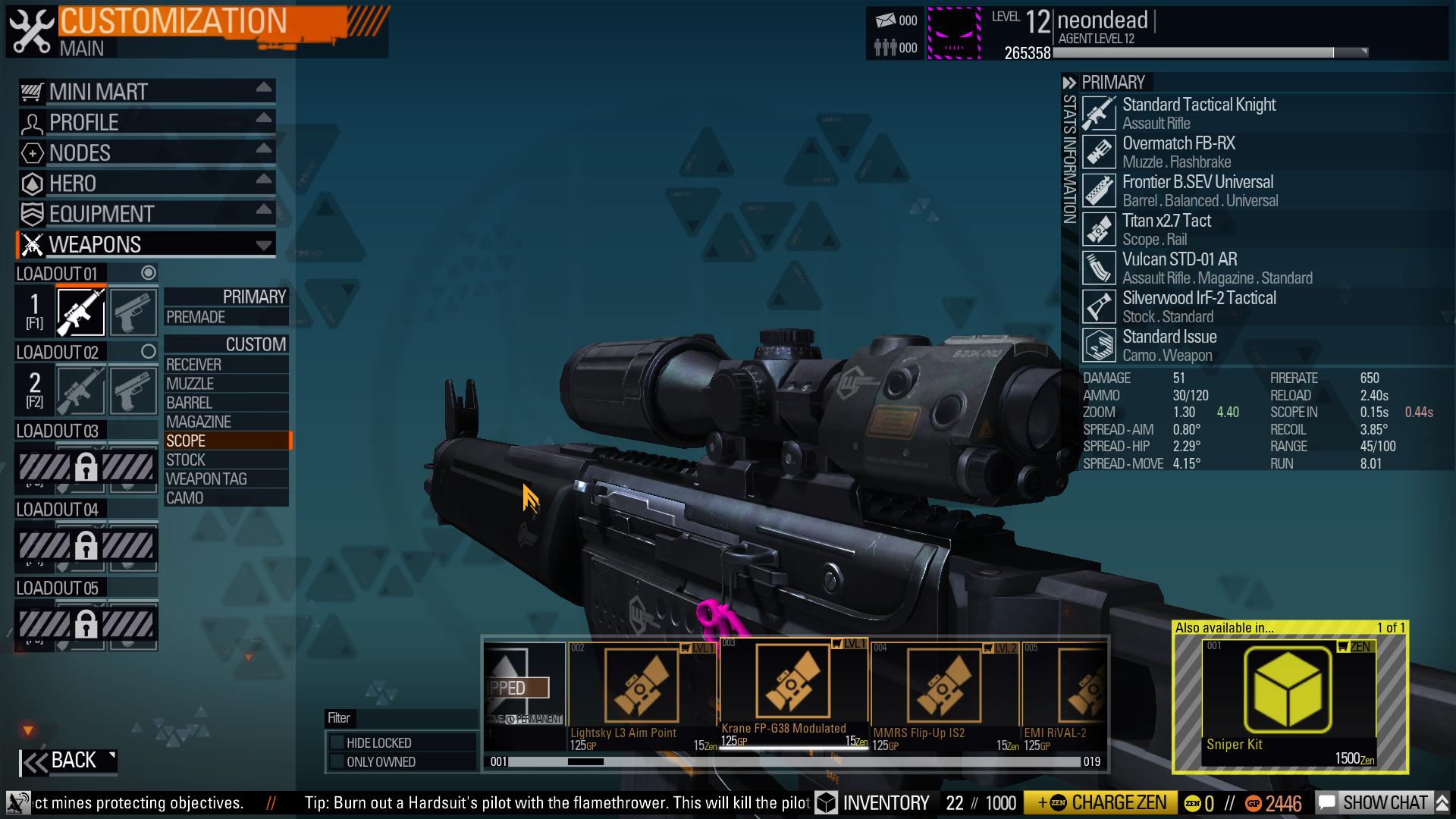Switch to the Stock category
The image size is (1456, 819).
(x=226, y=460)
